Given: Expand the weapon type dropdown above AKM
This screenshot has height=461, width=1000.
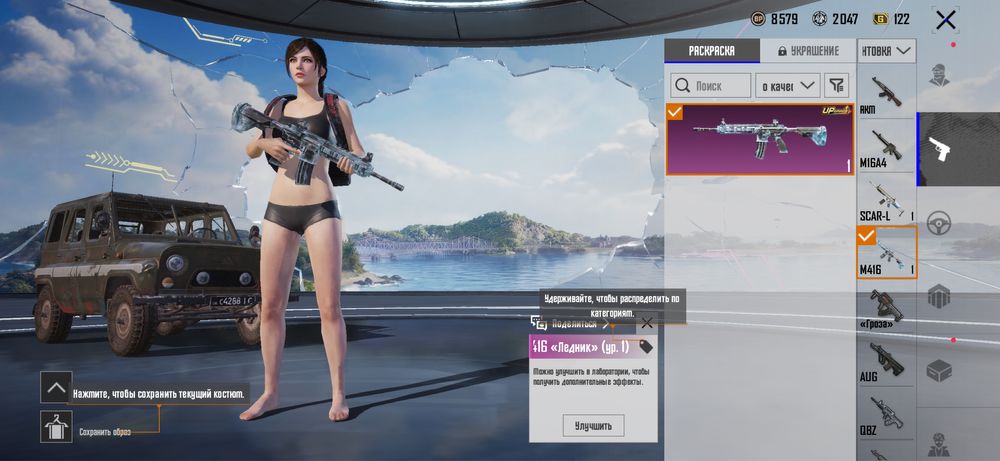Looking at the screenshot, I should coord(887,50).
